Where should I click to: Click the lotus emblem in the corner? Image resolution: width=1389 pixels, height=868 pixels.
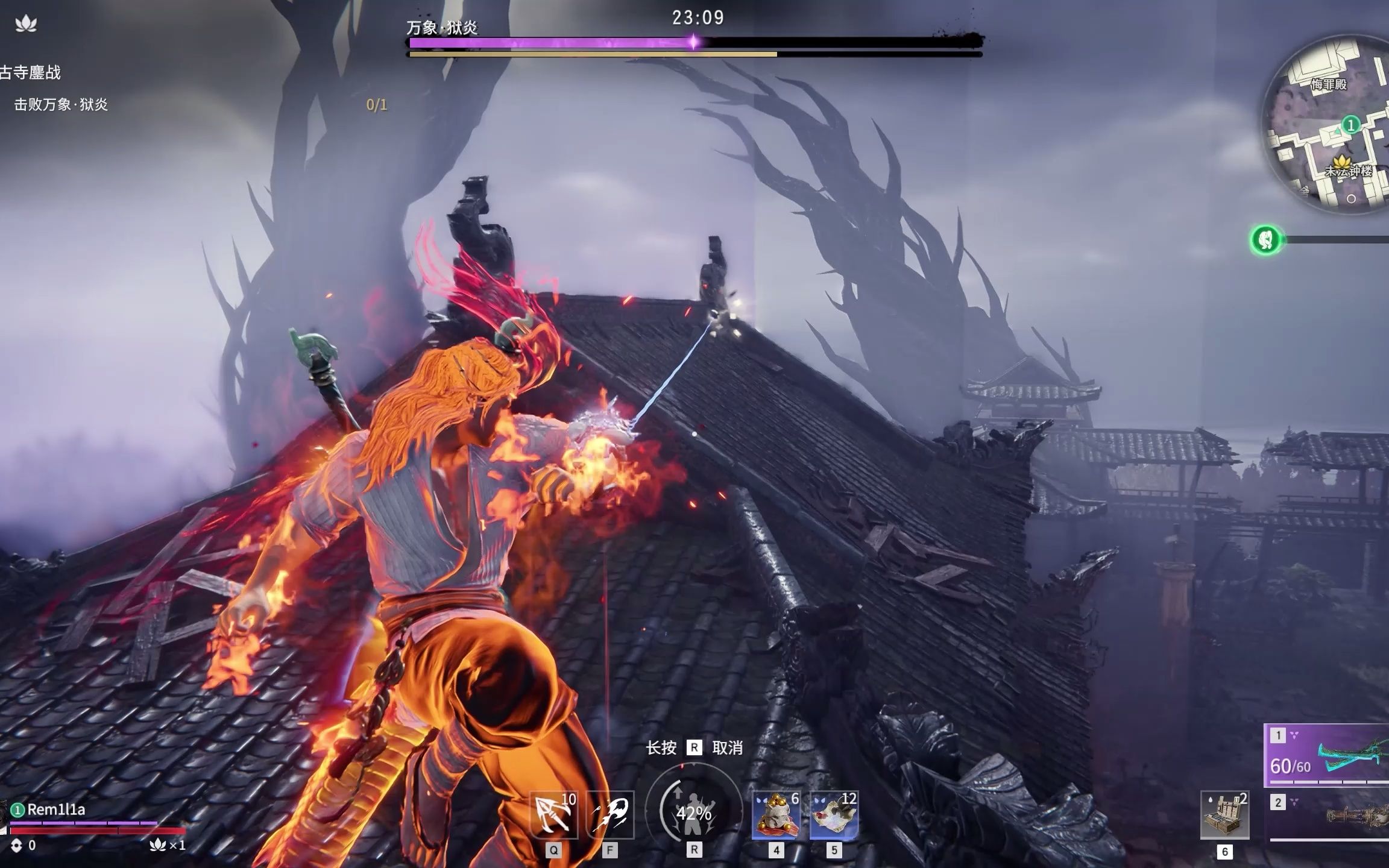26,24
